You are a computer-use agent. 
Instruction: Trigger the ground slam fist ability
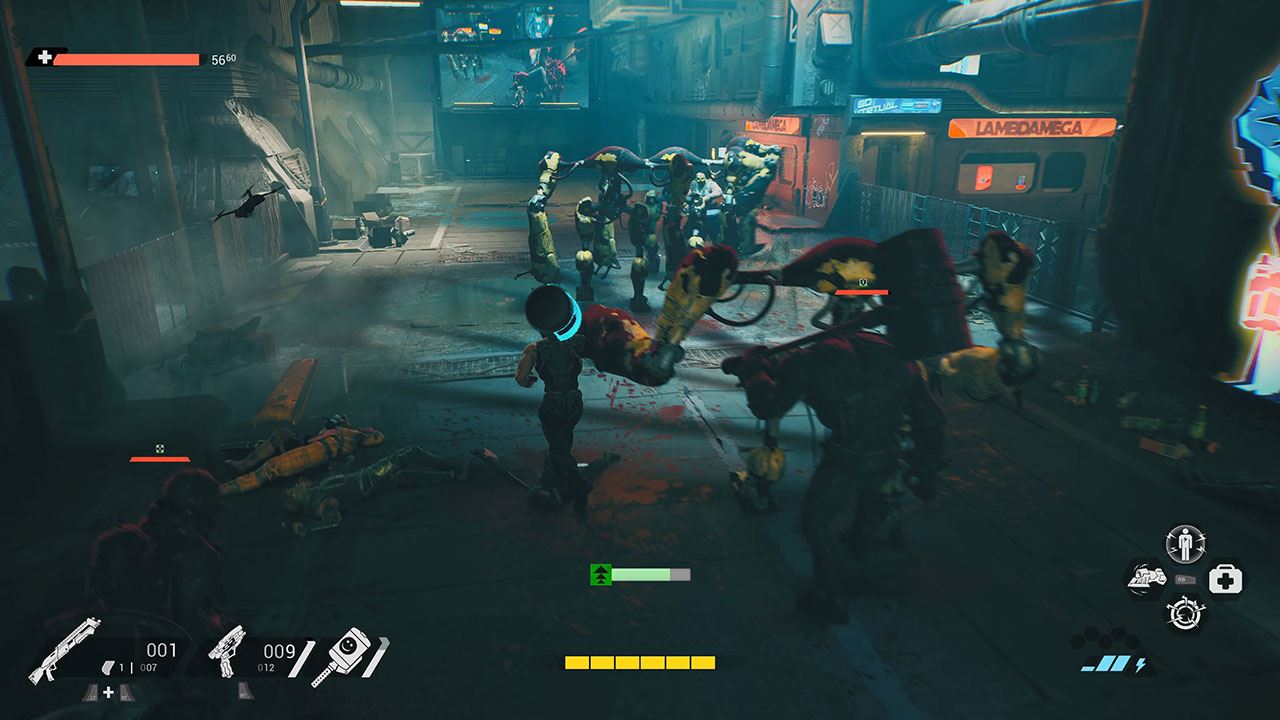pos(1146,578)
